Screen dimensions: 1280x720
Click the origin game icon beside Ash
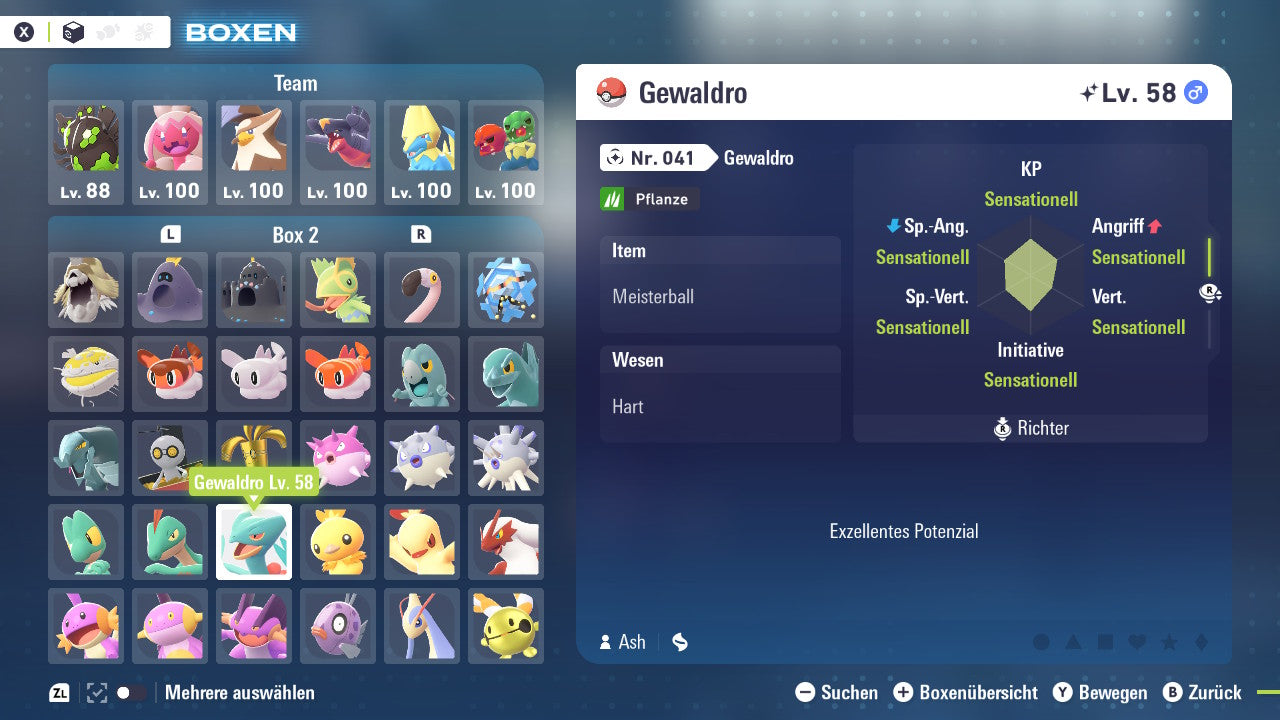pos(679,642)
